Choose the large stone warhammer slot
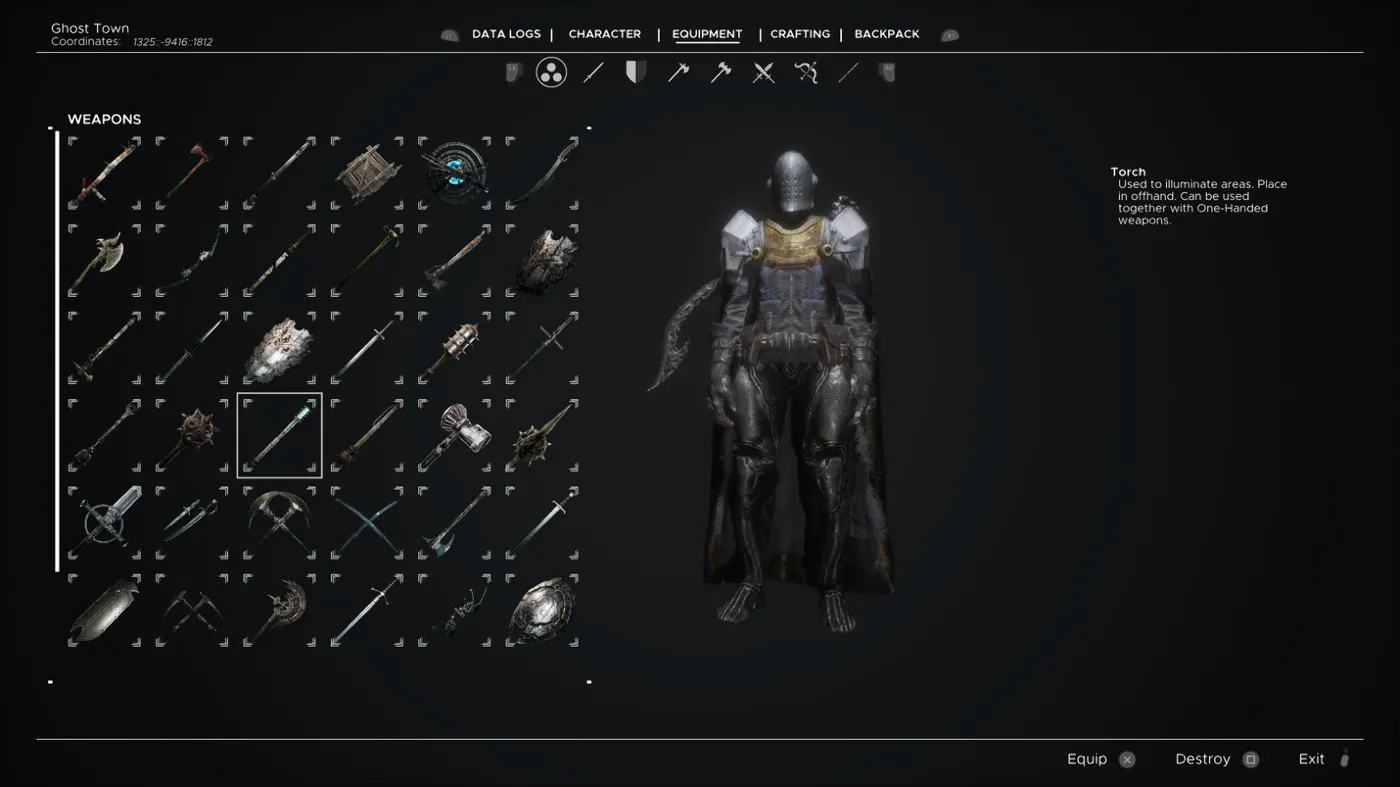1400x787 pixels. (455, 435)
